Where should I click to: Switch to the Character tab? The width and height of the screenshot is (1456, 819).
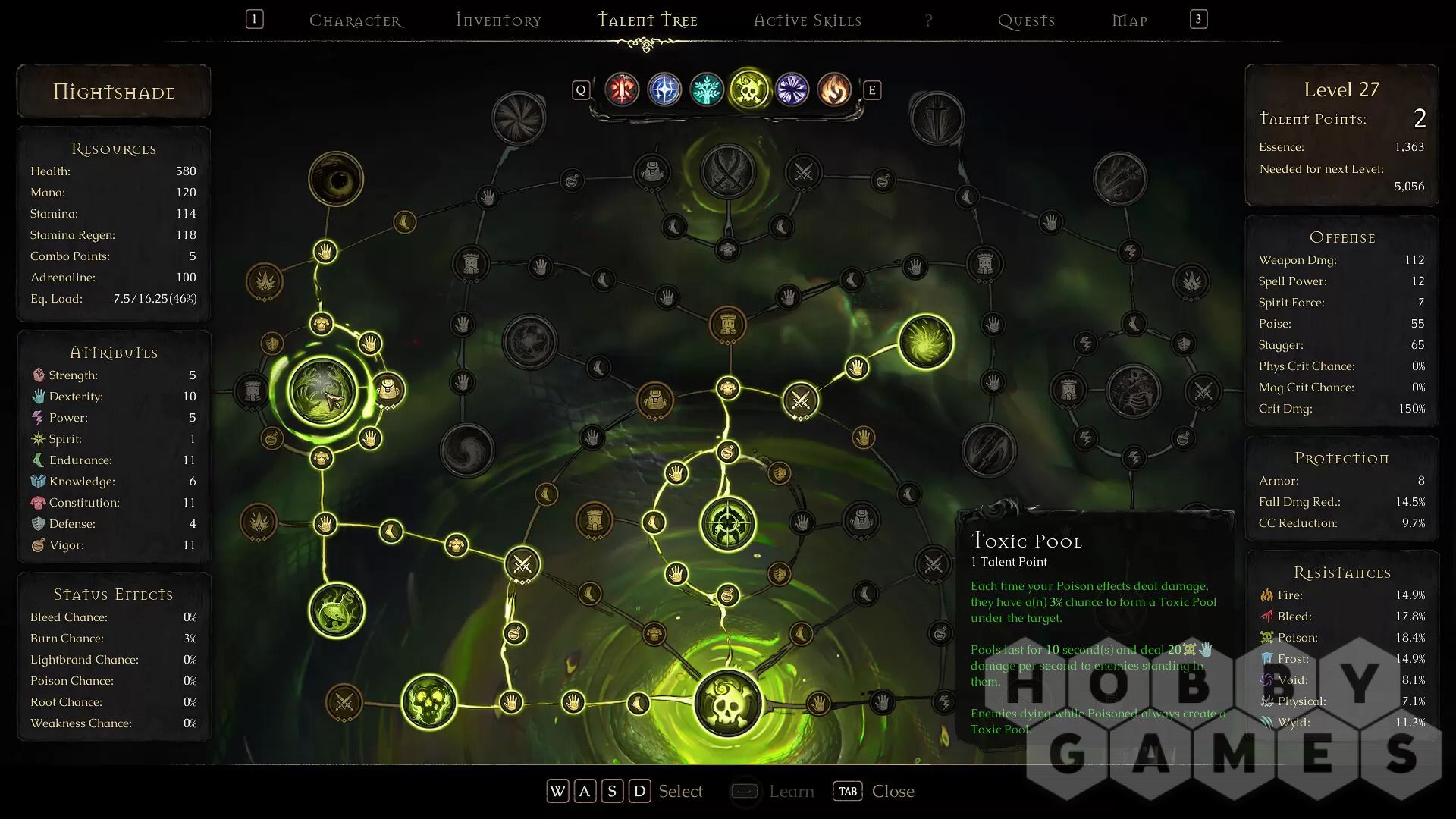(356, 20)
